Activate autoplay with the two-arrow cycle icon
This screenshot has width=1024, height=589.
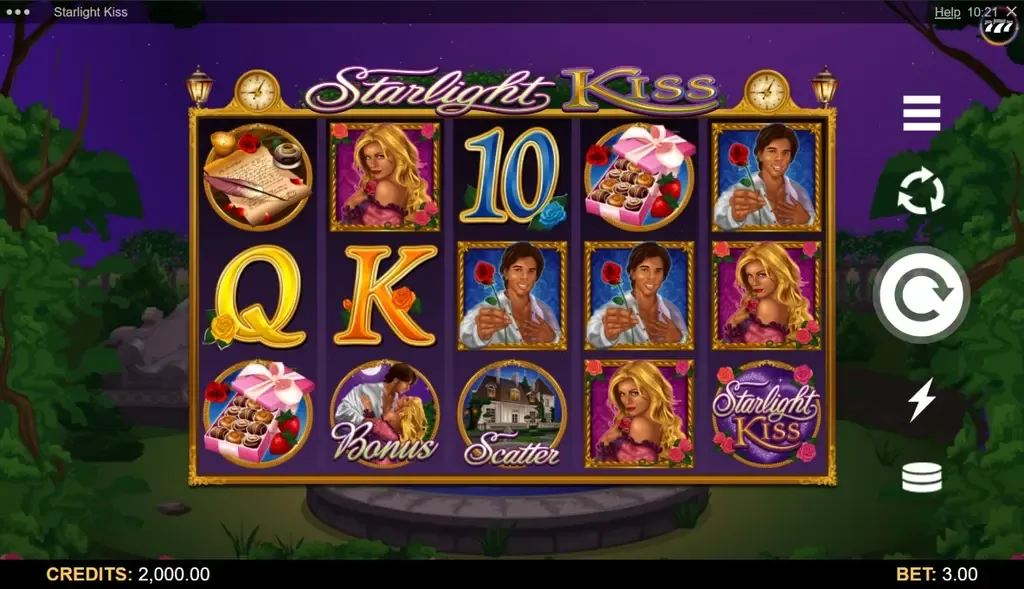coord(921,192)
